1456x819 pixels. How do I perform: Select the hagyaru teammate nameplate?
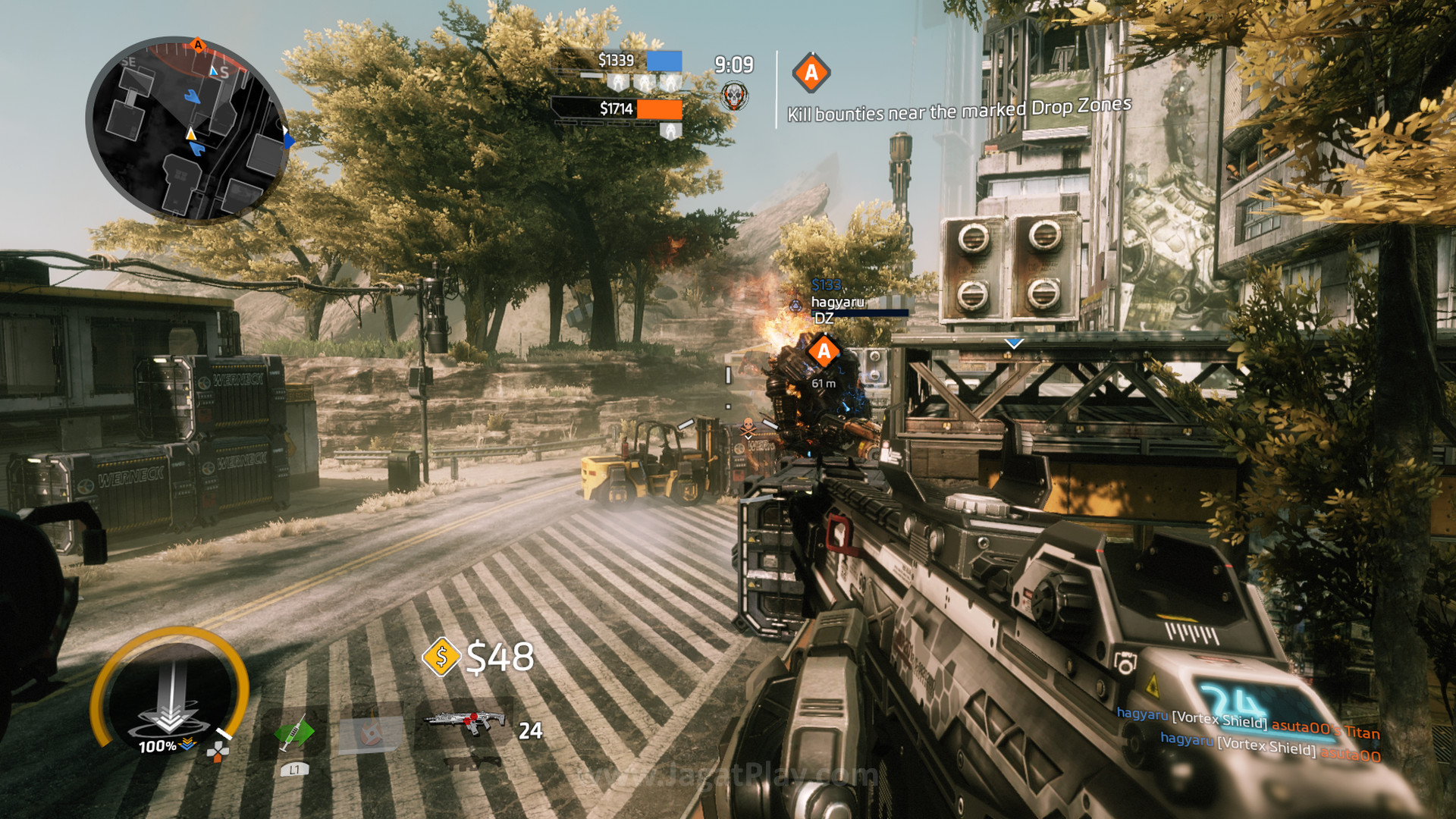coord(837,302)
